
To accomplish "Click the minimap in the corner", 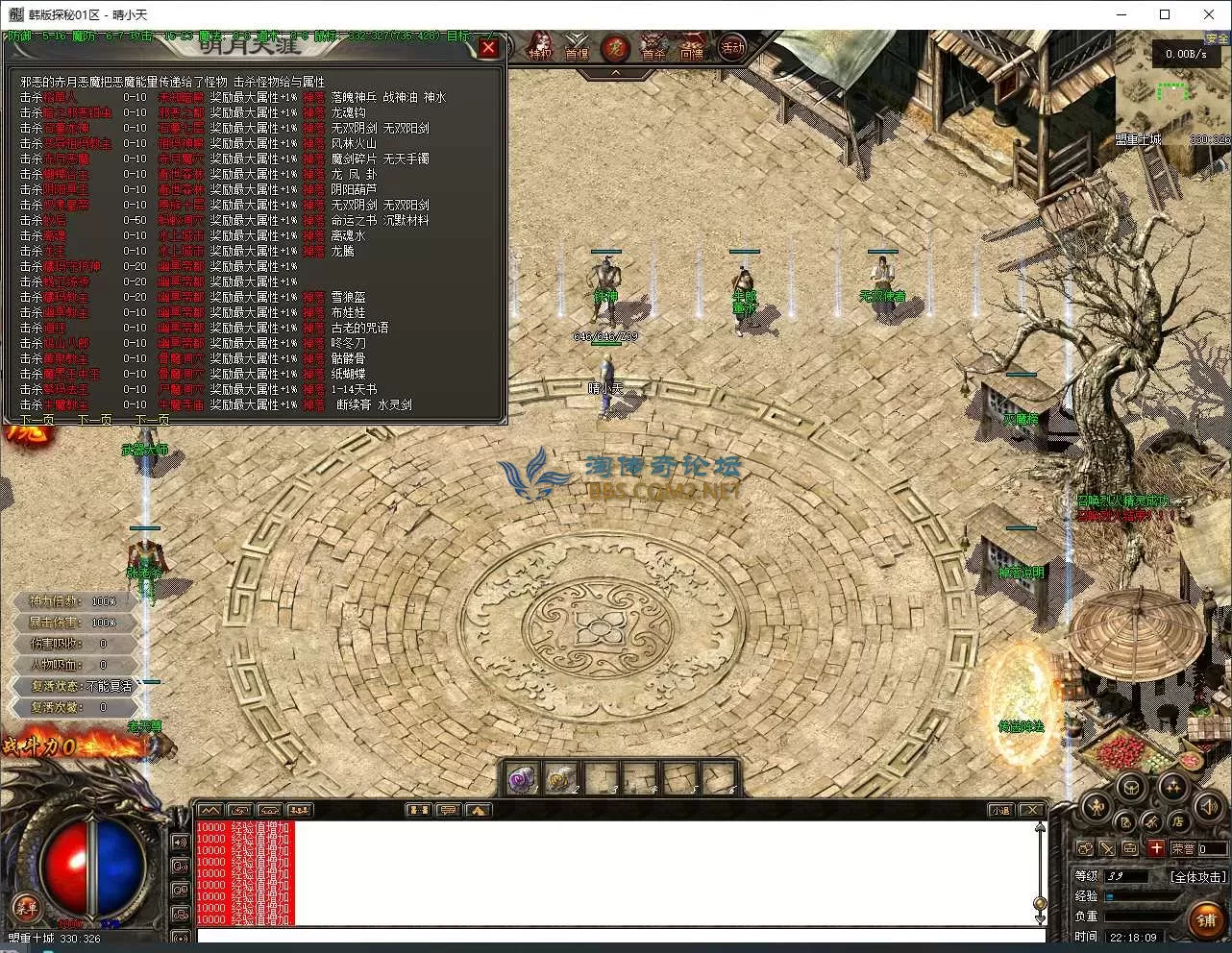I will coord(1172,91).
